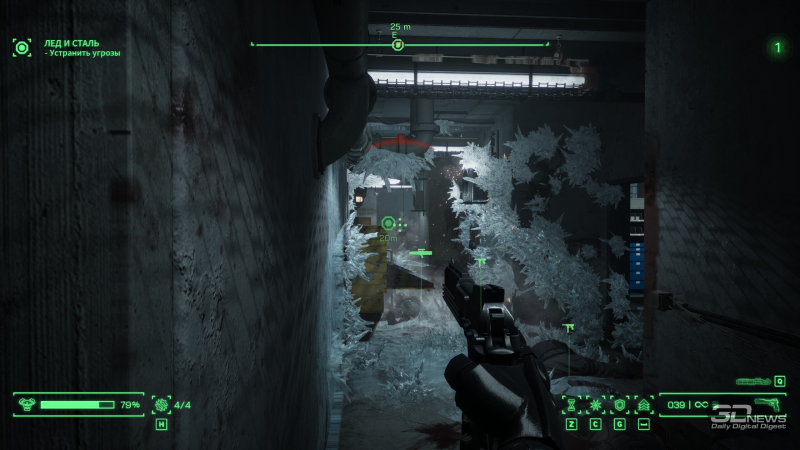The image size is (800, 450).
Task: Activate the triple-chevron dash ability
Action: [643, 405]
